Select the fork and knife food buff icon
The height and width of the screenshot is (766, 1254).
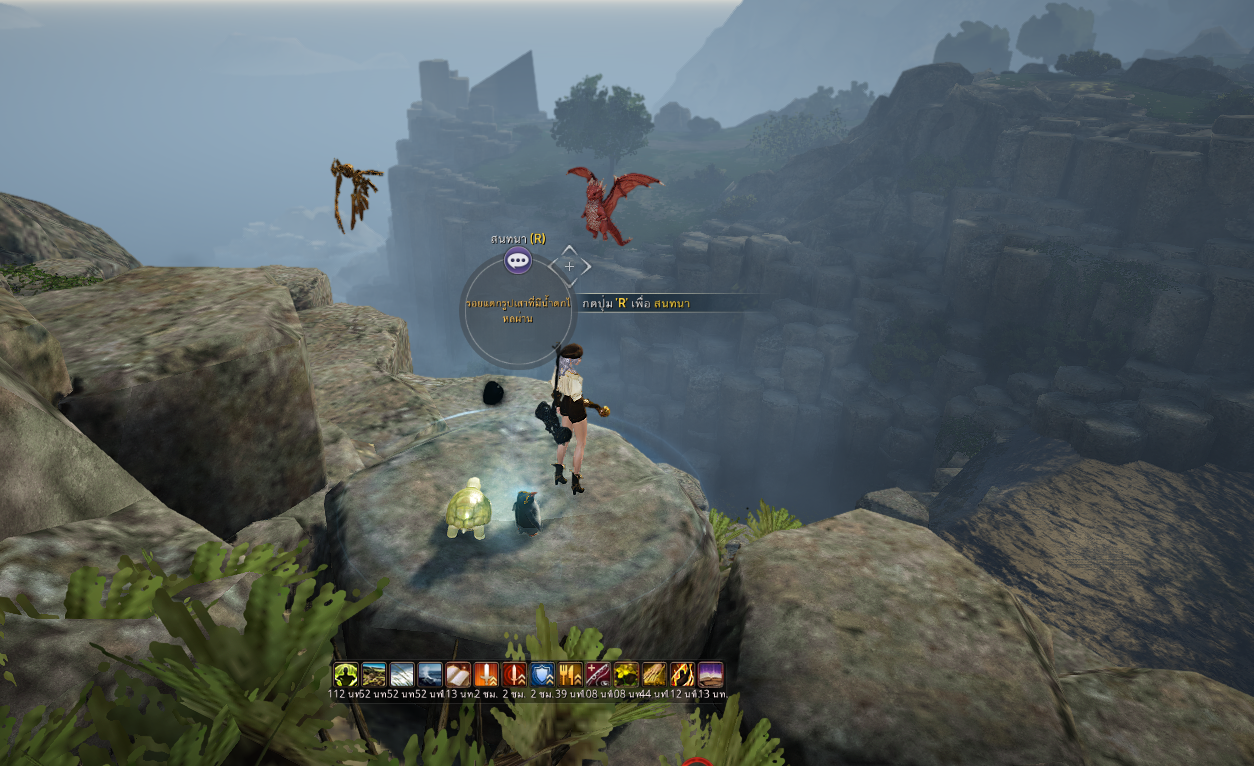click(x=570, y=674)
